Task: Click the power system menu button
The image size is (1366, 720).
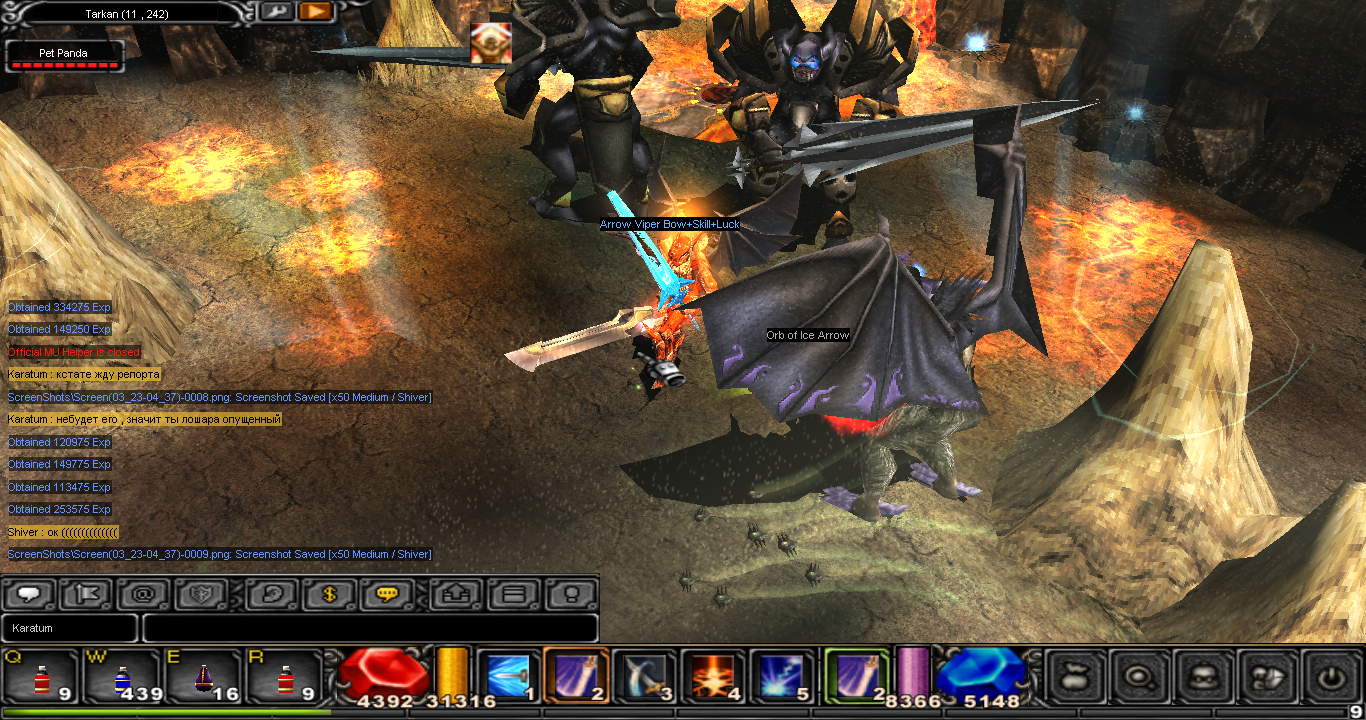Action: (x=1329, y=677)
